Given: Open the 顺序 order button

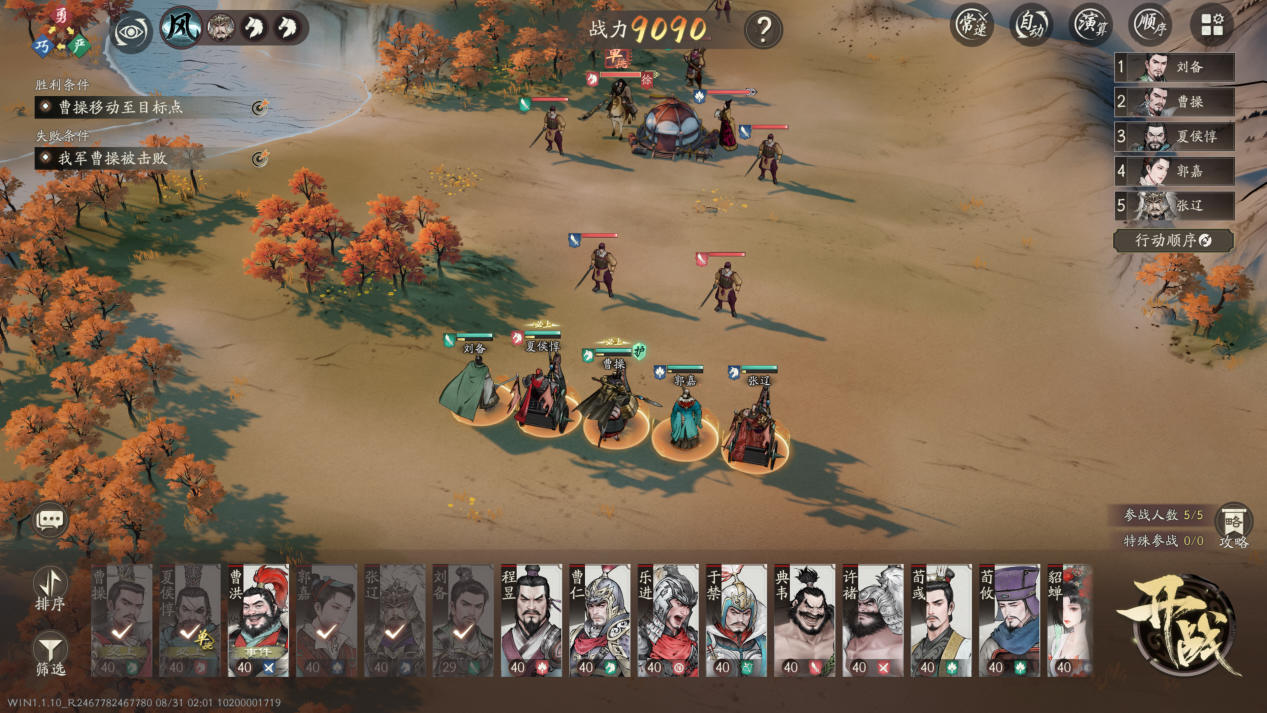Looking at the screenshot, I should click(x=1150, y=26).
